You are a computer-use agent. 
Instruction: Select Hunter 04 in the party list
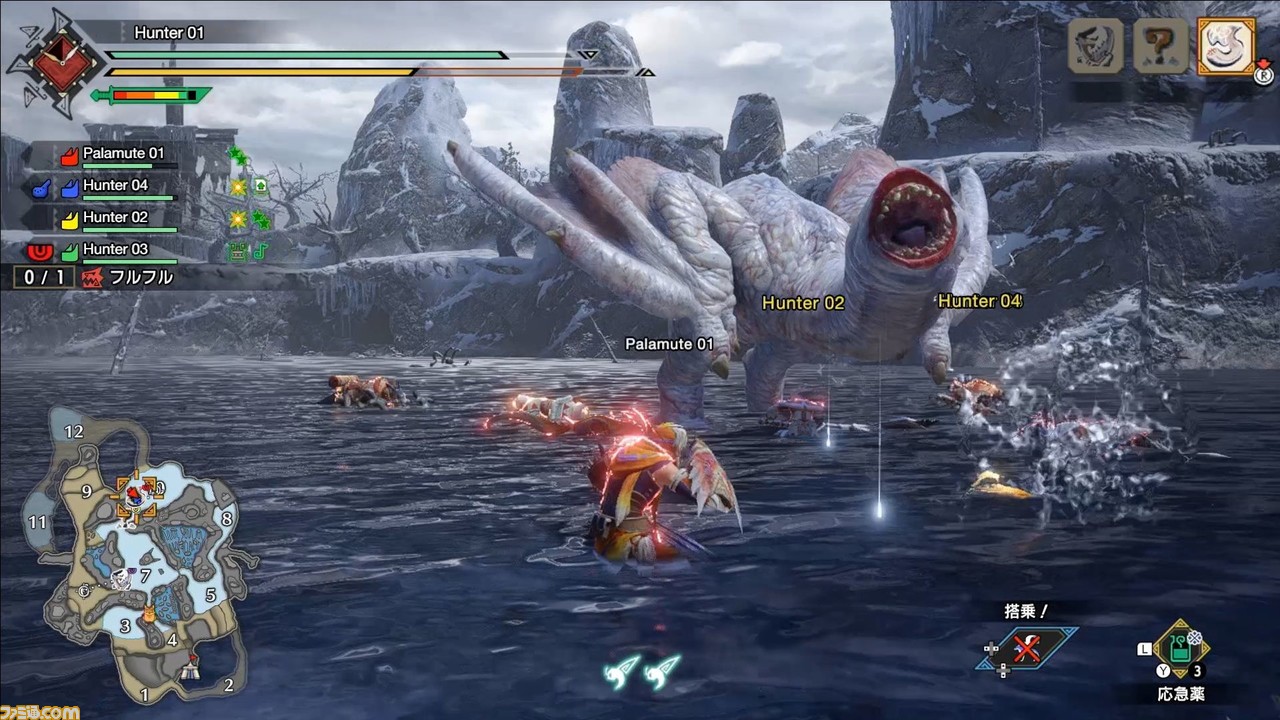tap(115, 186)
